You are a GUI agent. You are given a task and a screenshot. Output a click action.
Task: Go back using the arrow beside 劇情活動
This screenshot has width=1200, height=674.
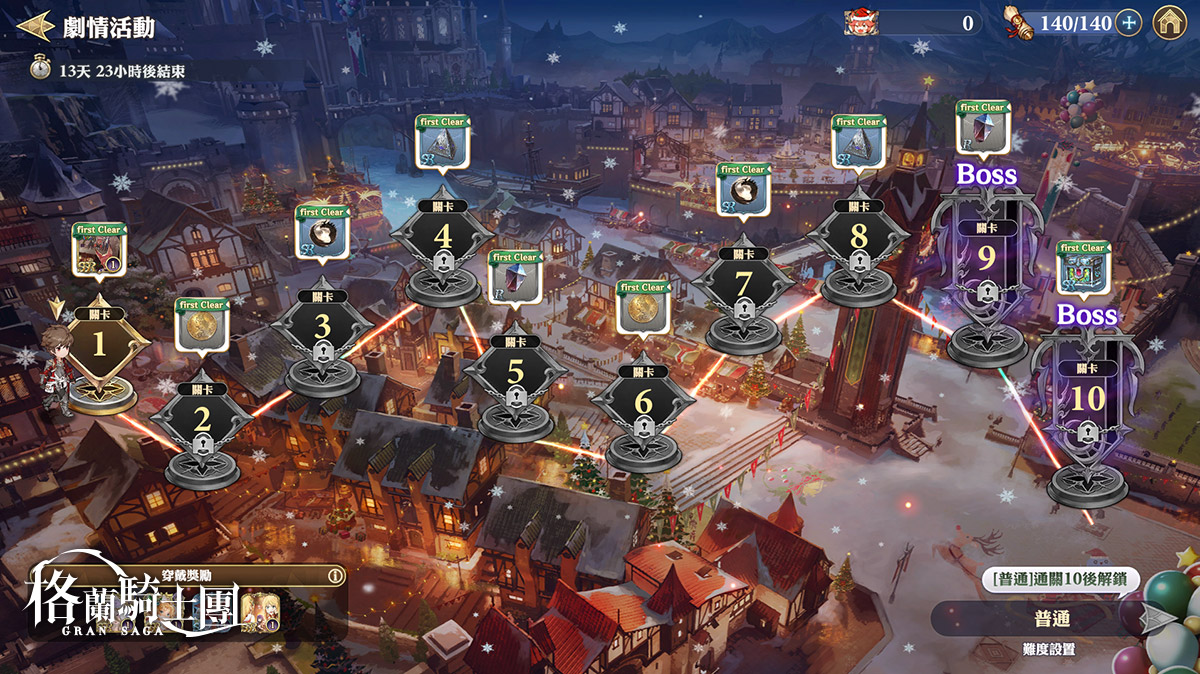[x=35, y=26]
